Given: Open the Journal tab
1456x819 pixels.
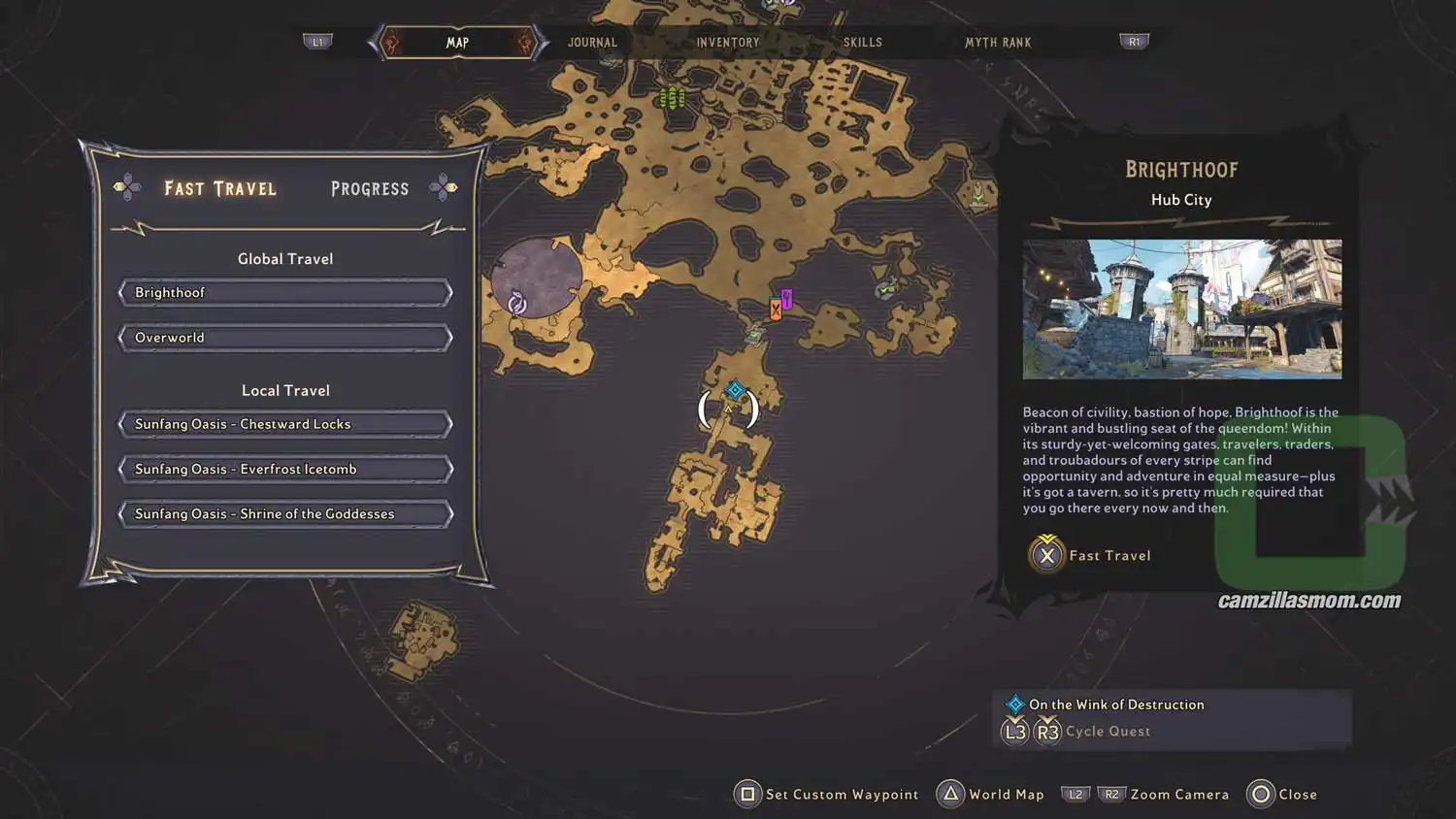Looking at the screenshot, I should [x=593, y=42].
